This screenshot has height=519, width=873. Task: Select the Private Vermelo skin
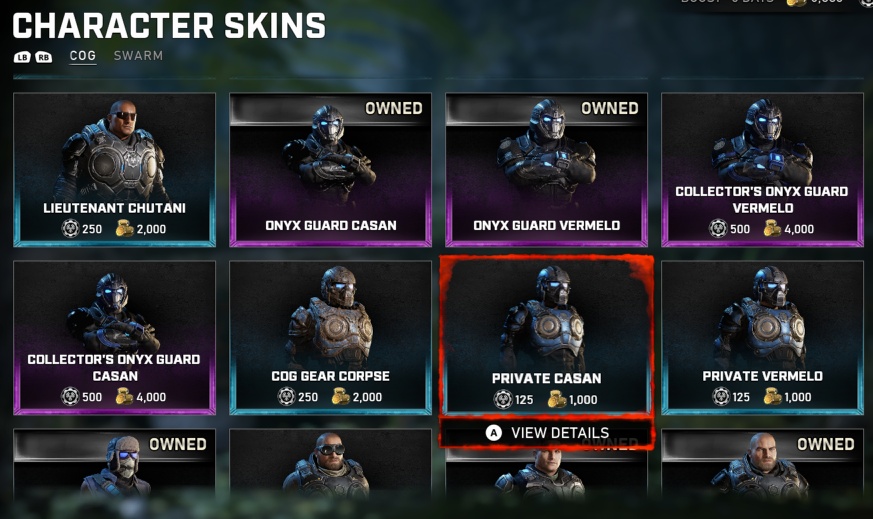pyautogui.click(x=762, y=337)
